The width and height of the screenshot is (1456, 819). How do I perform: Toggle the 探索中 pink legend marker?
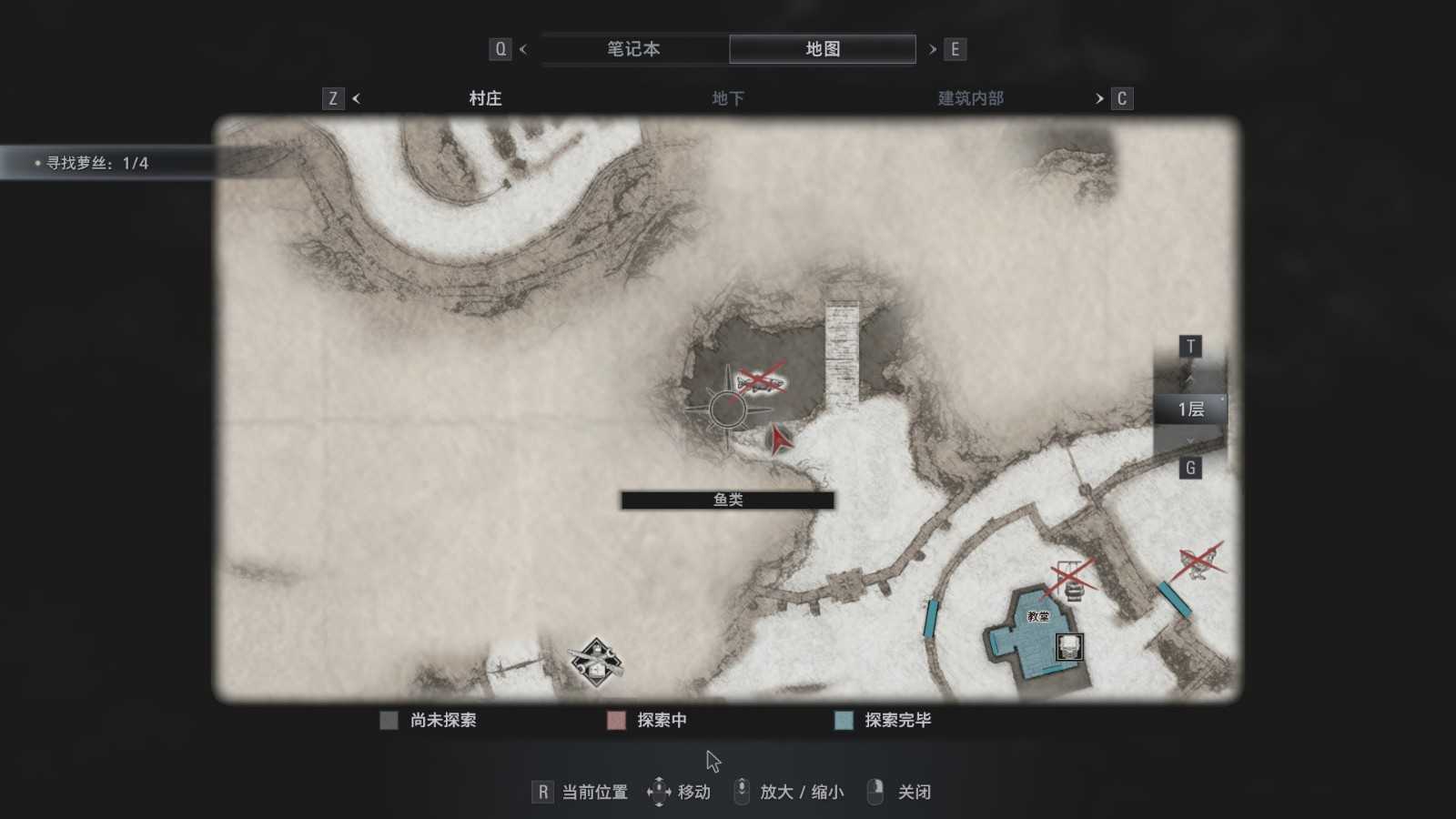pos(615,720)
